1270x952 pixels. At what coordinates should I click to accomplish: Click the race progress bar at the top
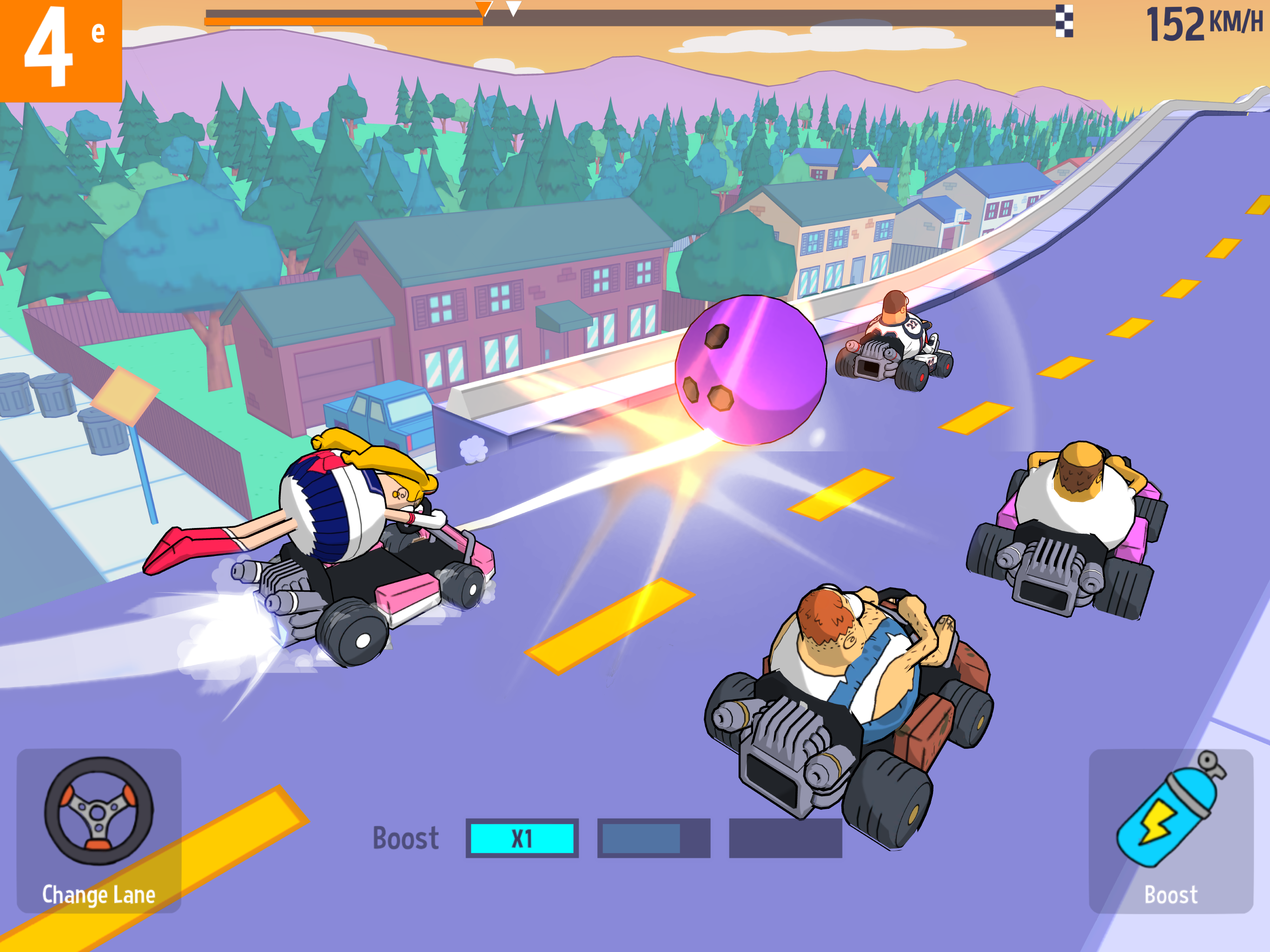coord(632,14)
